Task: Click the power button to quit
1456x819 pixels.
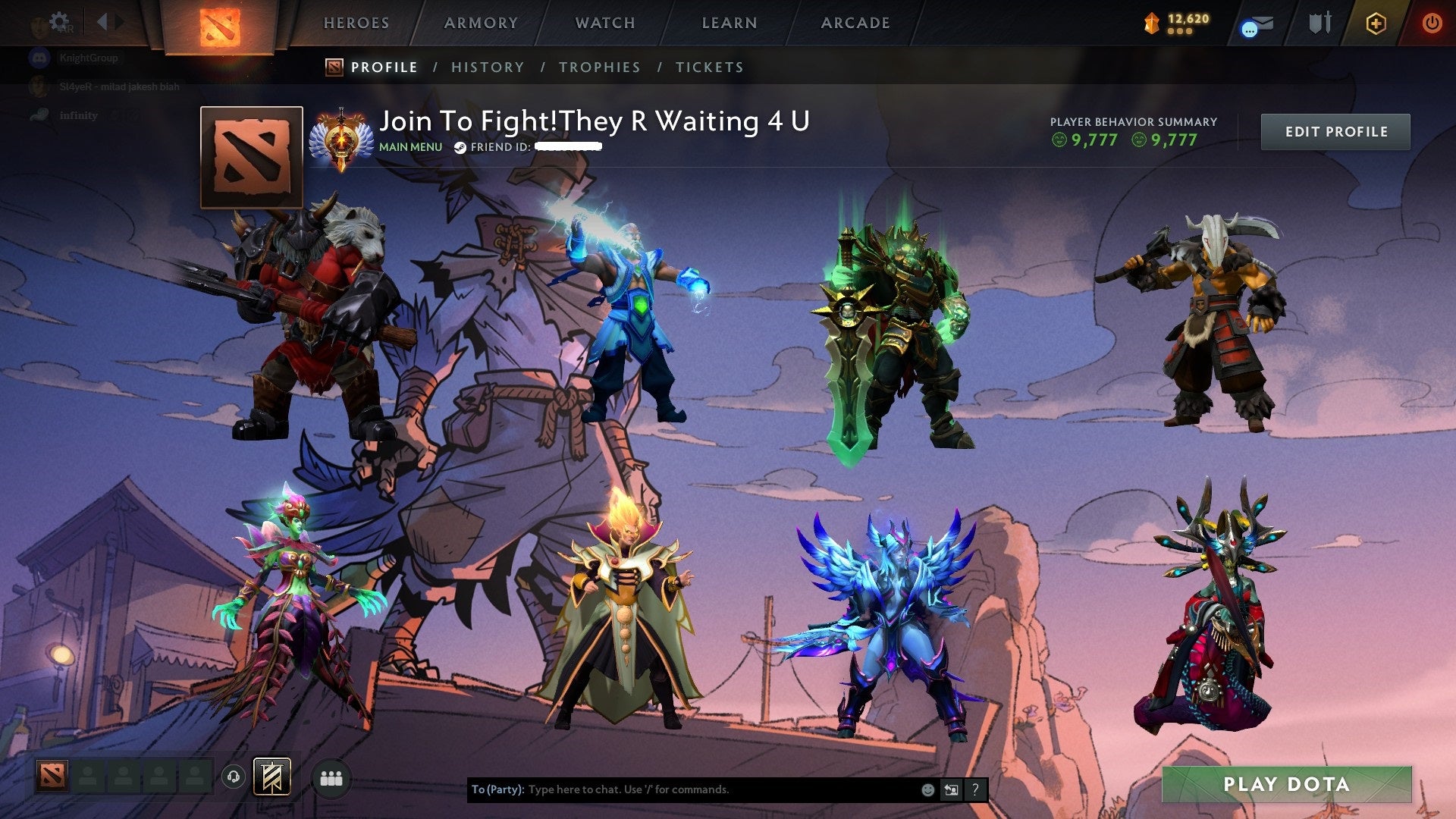Action: [x=1432, y=23]
